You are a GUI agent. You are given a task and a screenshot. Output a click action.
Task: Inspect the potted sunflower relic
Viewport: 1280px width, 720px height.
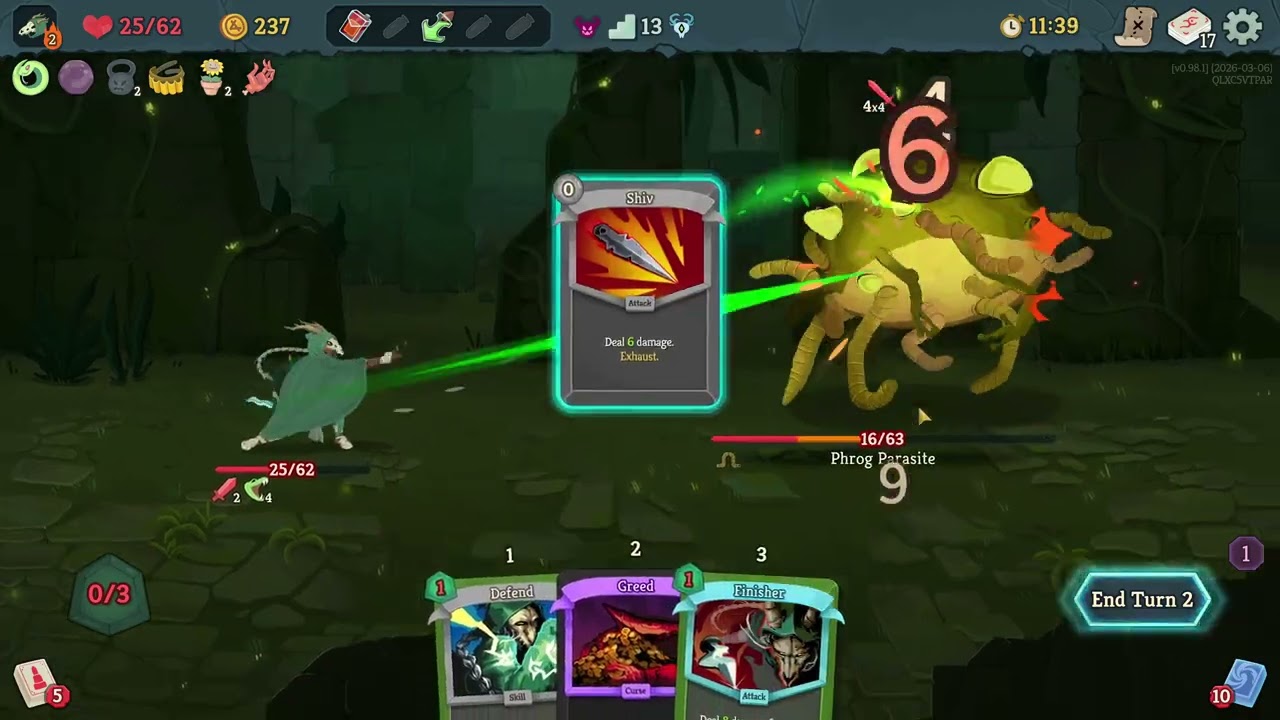coord(211,77)
